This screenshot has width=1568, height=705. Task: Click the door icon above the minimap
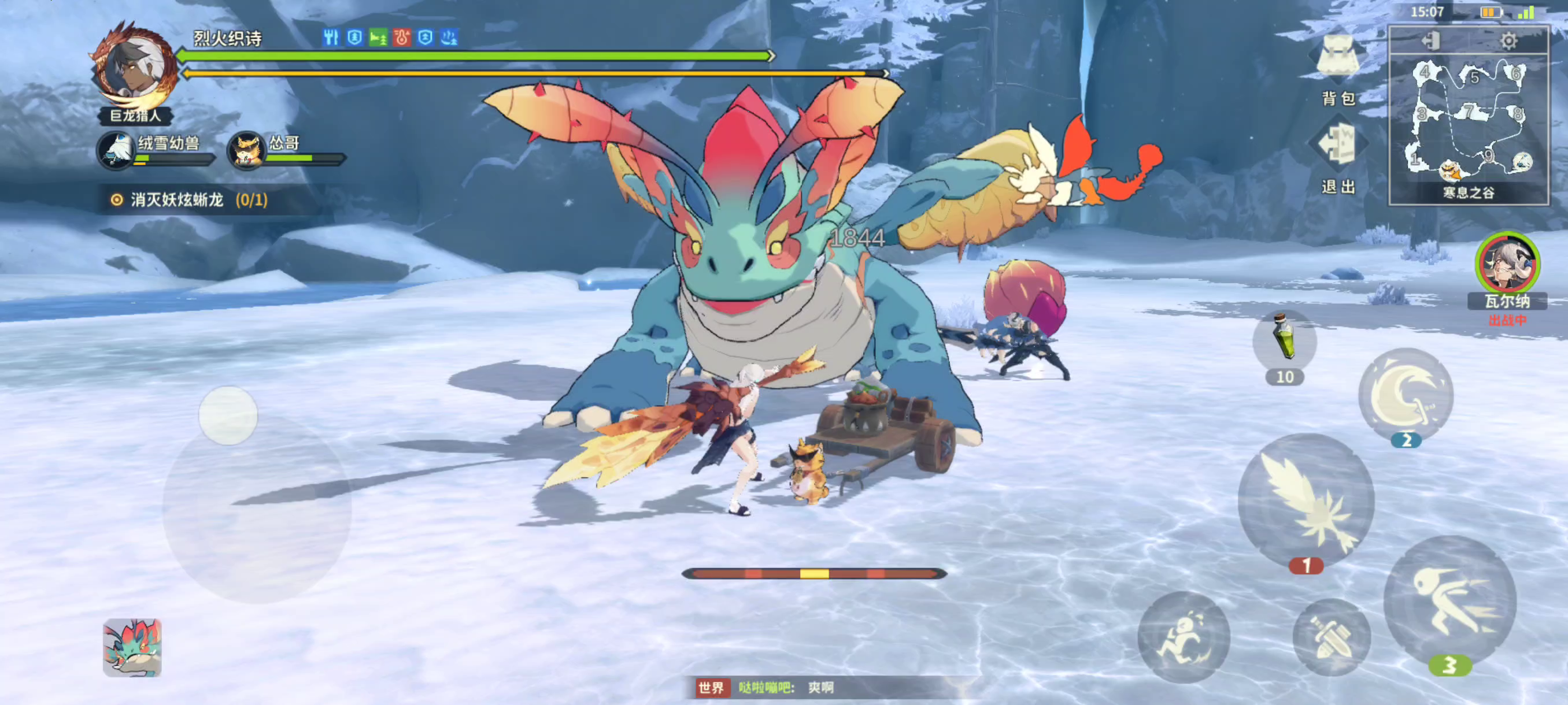point(1431,41)
